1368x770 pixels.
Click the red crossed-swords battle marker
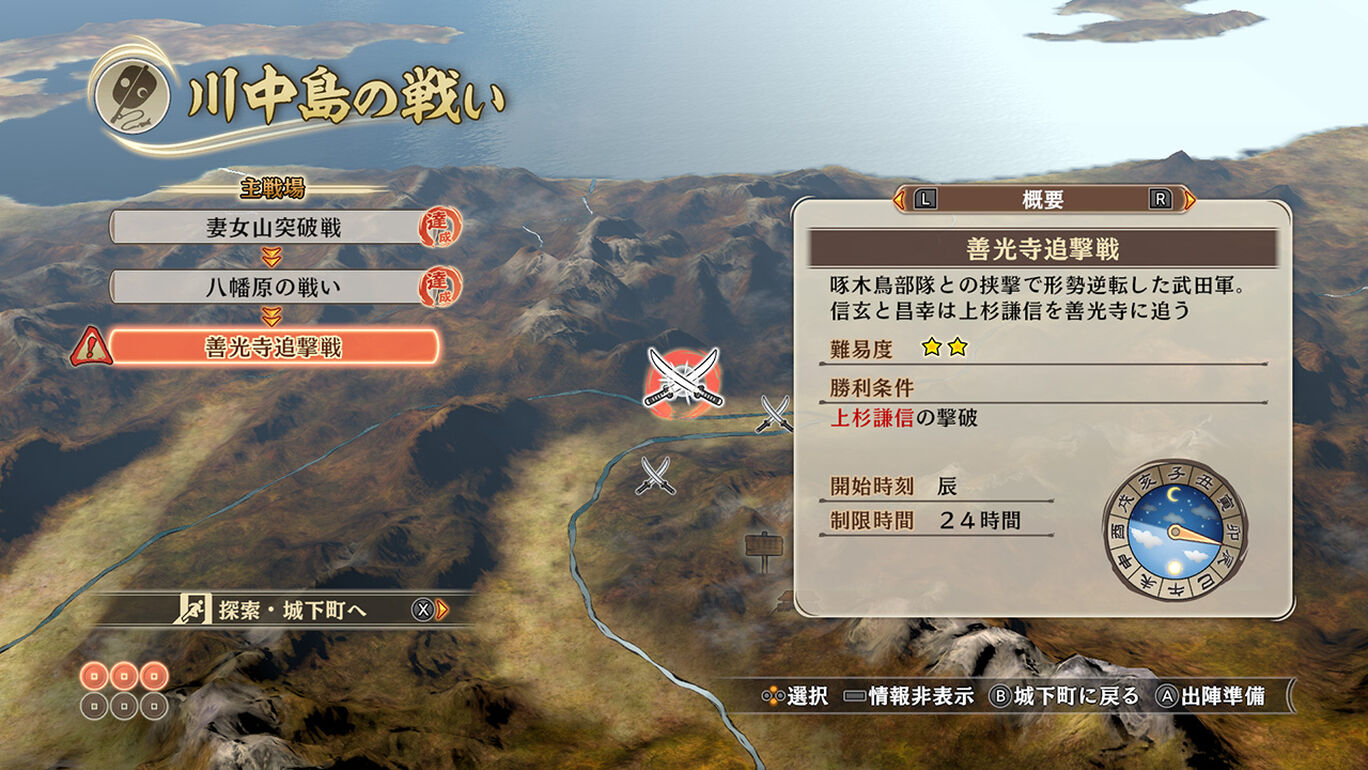(683, 378)
